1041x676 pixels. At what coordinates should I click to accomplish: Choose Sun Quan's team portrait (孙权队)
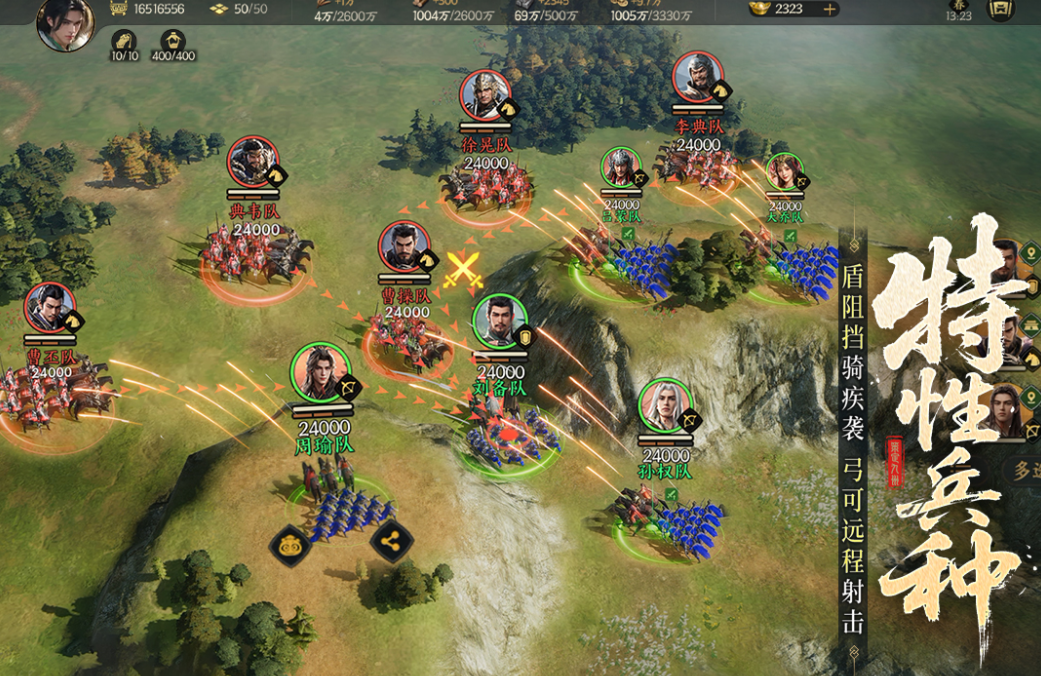(x=666, y=407)
